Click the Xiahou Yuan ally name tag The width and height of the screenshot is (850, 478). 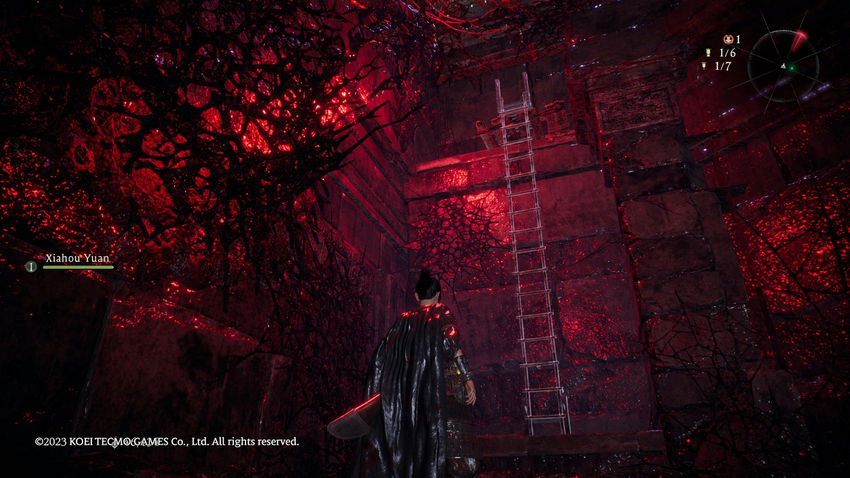click(78, 257)
